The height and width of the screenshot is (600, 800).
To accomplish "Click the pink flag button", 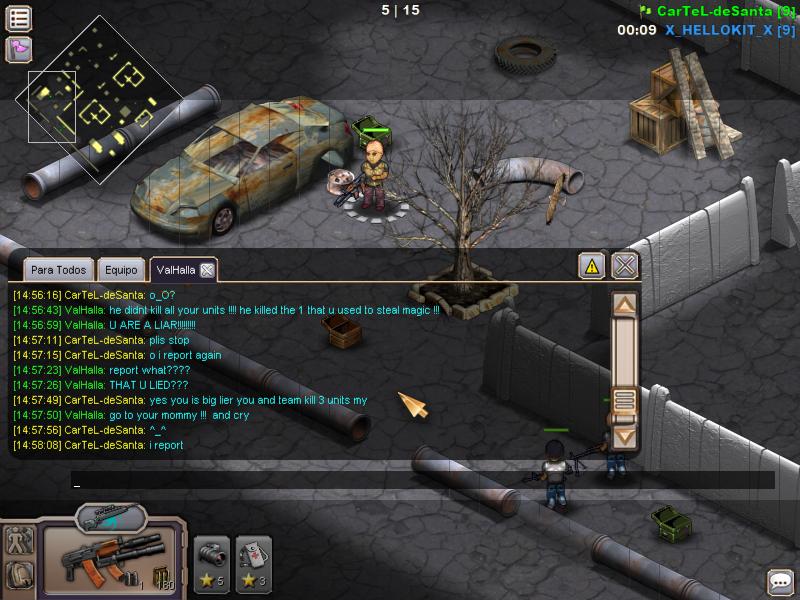I will pos(19,48).
